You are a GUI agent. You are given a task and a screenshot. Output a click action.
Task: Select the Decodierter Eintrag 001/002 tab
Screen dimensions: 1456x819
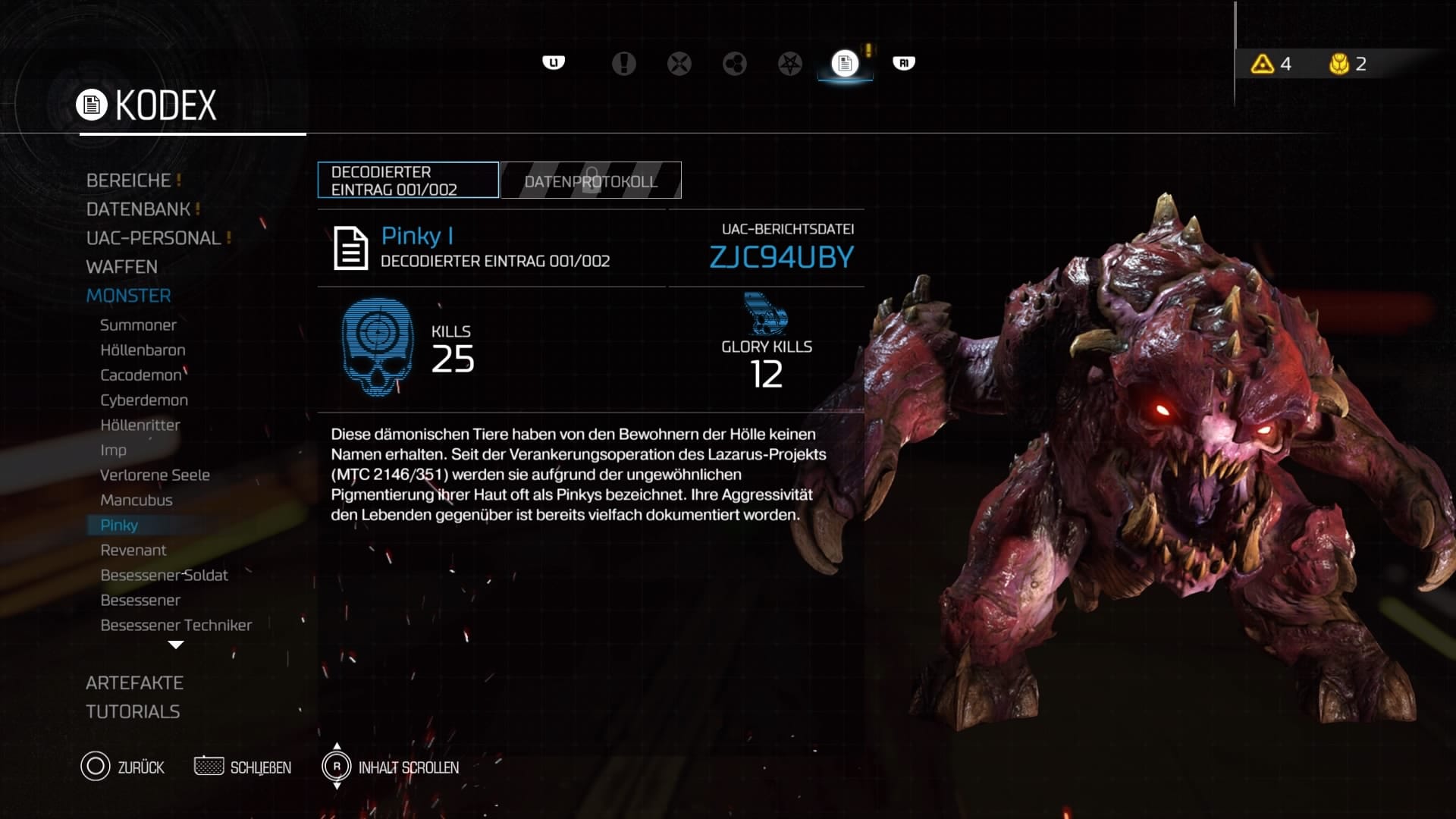[408, 180]
